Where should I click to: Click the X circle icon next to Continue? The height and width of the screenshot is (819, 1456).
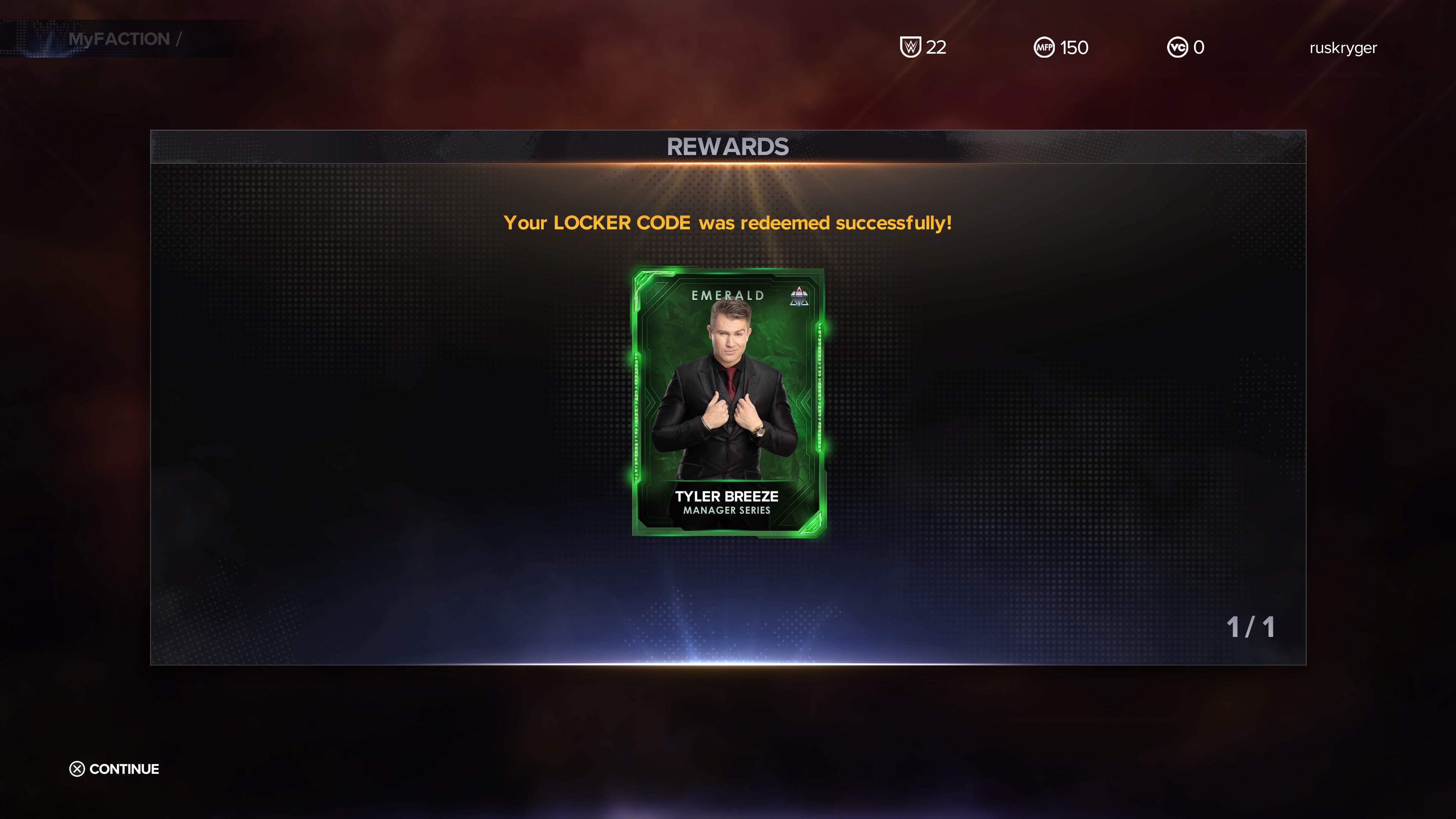click(77, 770)
